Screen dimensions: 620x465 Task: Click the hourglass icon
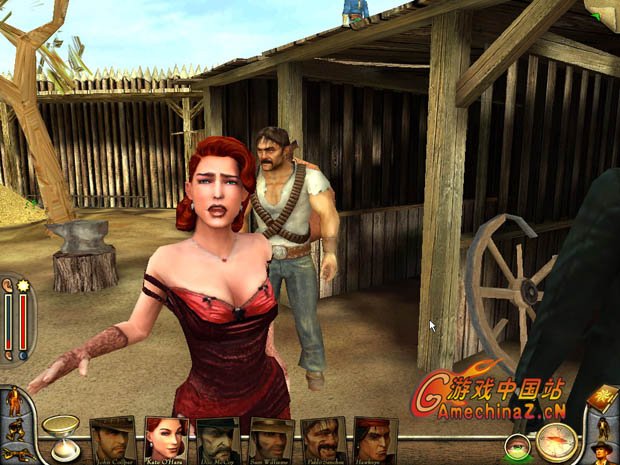pos(59,434)
